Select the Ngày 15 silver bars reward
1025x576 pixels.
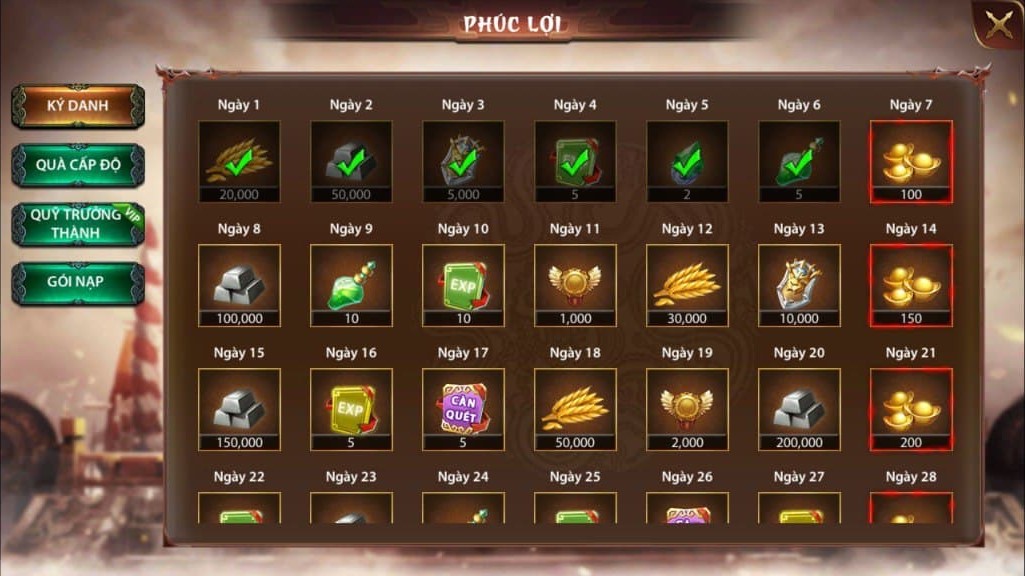point(239,409)
